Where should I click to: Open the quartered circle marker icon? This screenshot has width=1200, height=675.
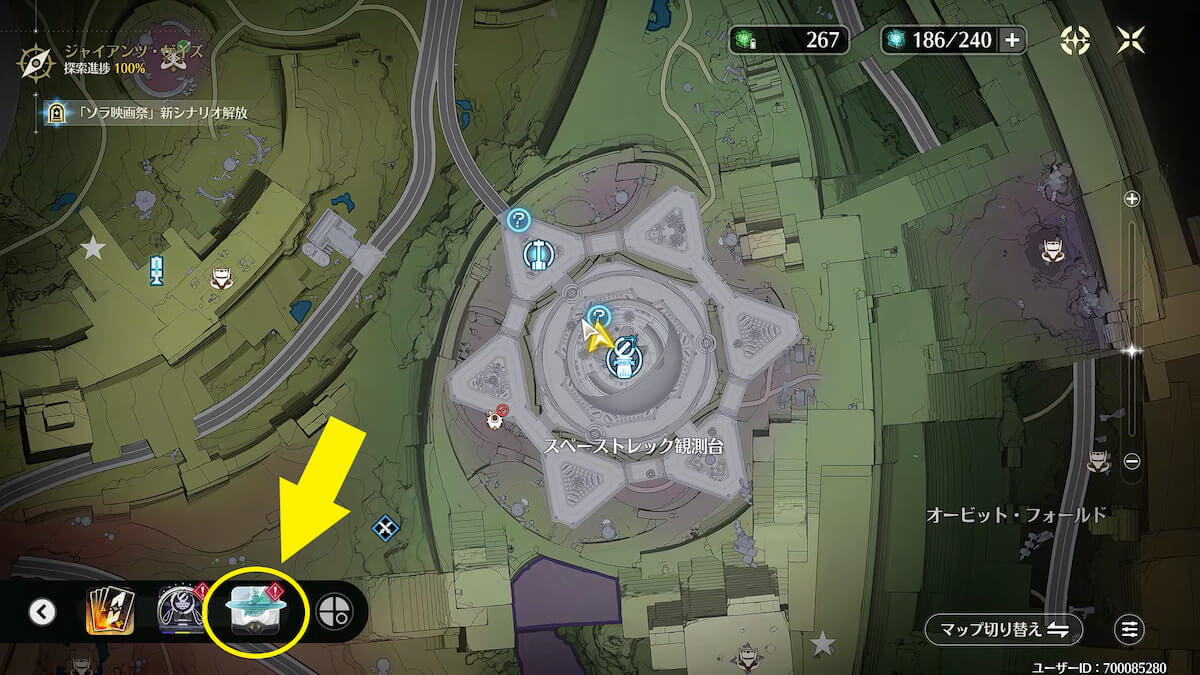click(334, 612)
